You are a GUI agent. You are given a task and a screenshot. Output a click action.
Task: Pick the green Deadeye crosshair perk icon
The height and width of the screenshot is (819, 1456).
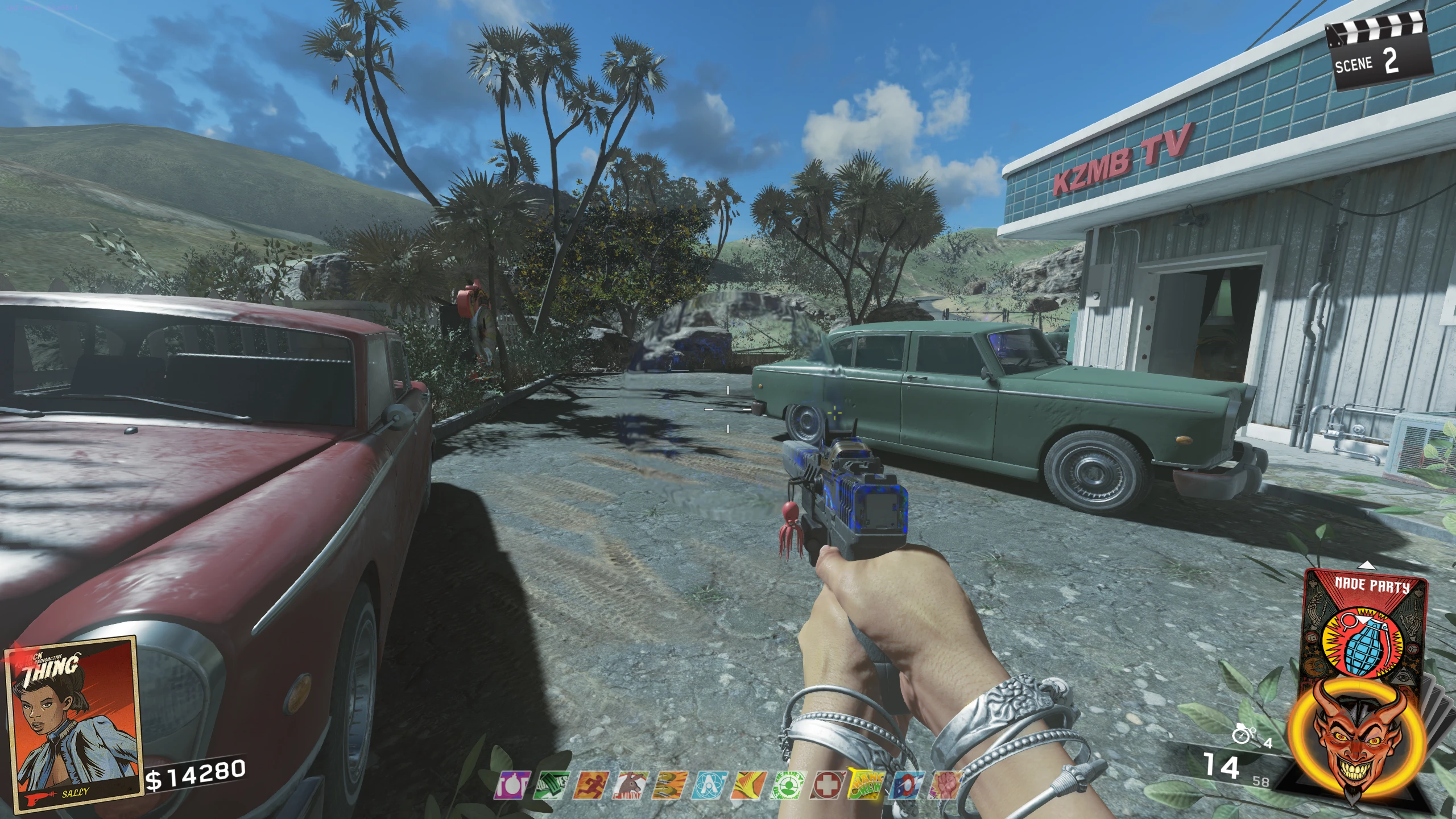pos(788,785)
